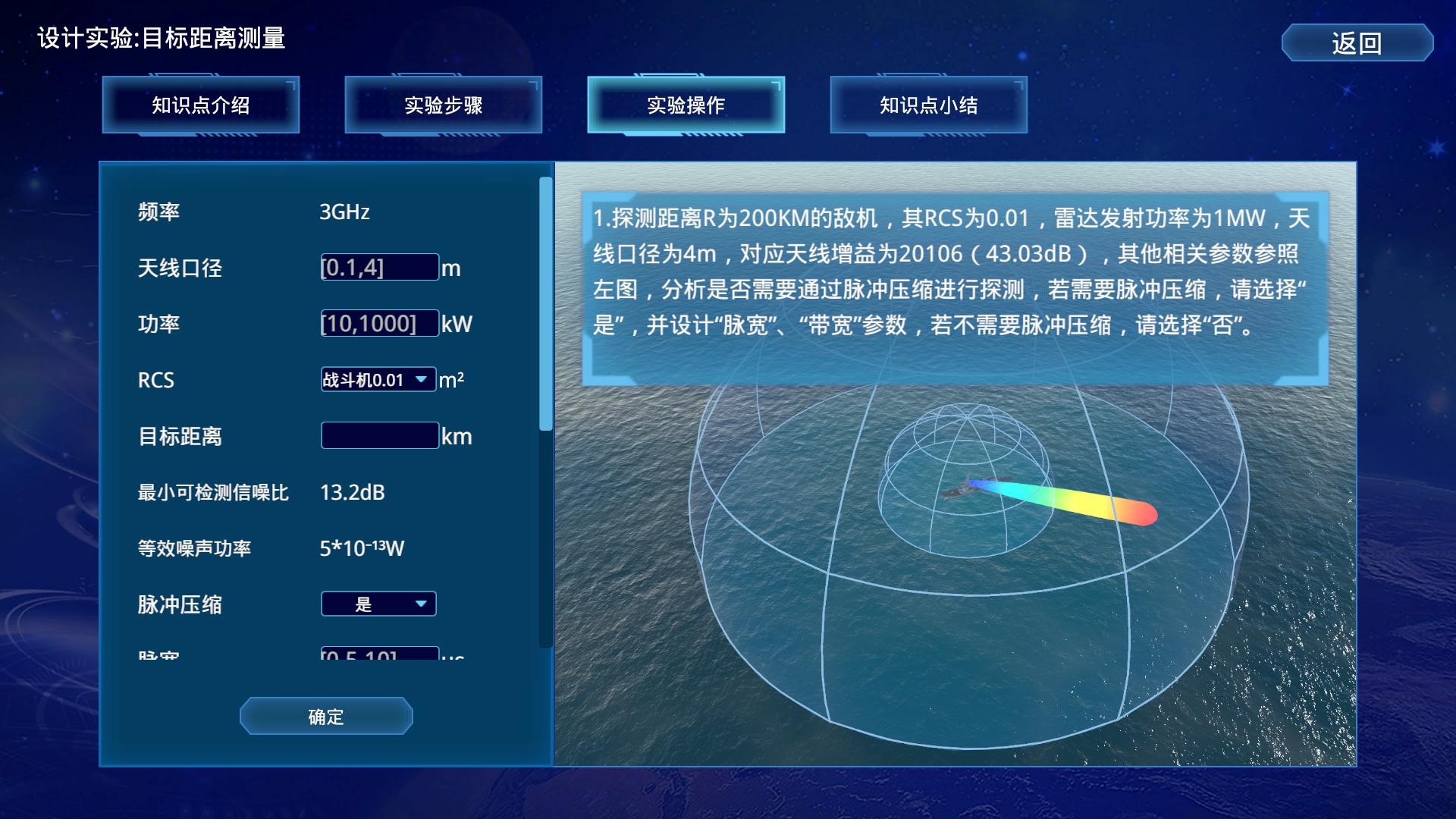Image resolution: width=1456 pixels, height=819 pixels.
Task: Click the 目标距离 km input field
Action: (x=379, y=435)
